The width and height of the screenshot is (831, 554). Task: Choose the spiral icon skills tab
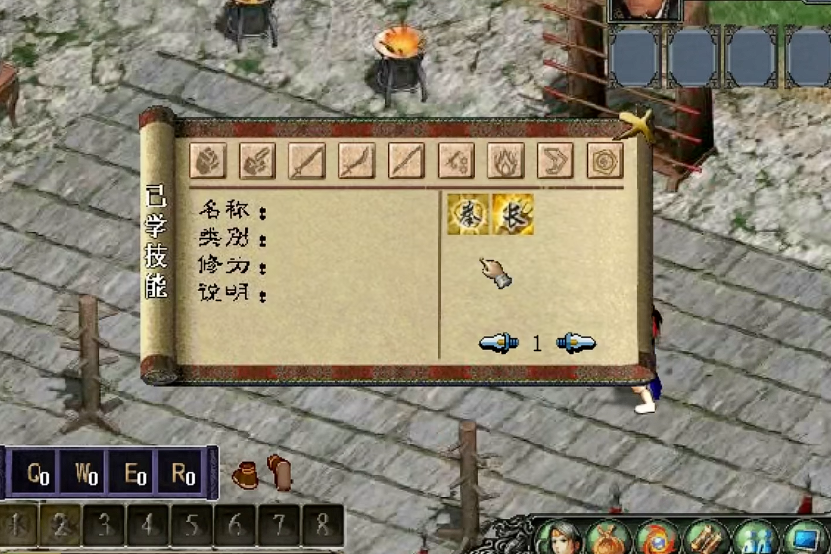tap(604, 161)
